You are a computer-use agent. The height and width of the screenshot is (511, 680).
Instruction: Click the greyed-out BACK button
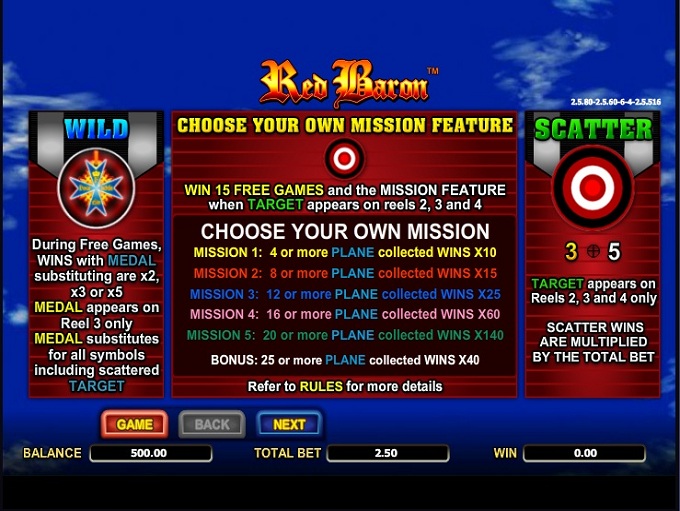(212, 424)
